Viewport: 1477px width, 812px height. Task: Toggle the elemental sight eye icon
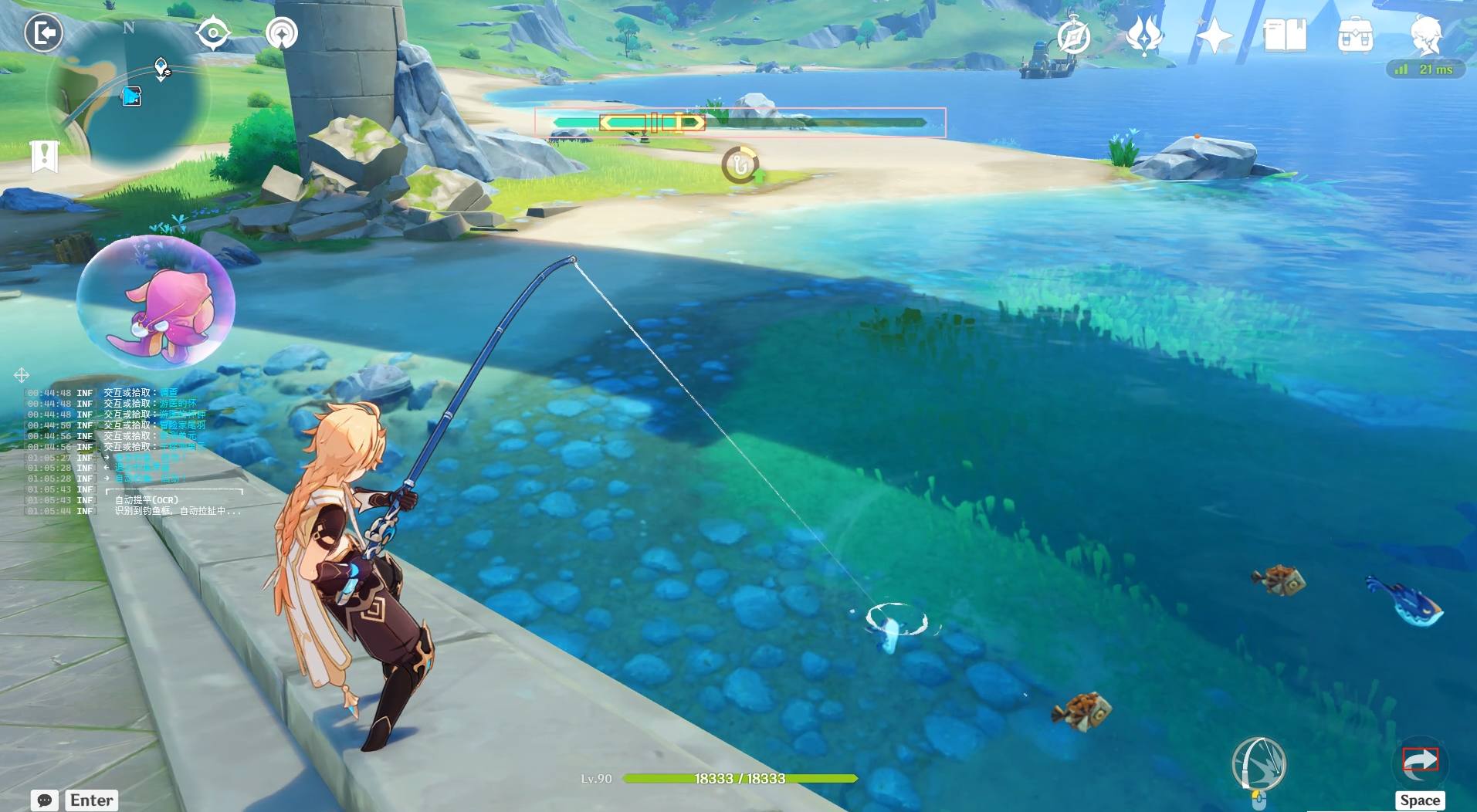(214, 32)
